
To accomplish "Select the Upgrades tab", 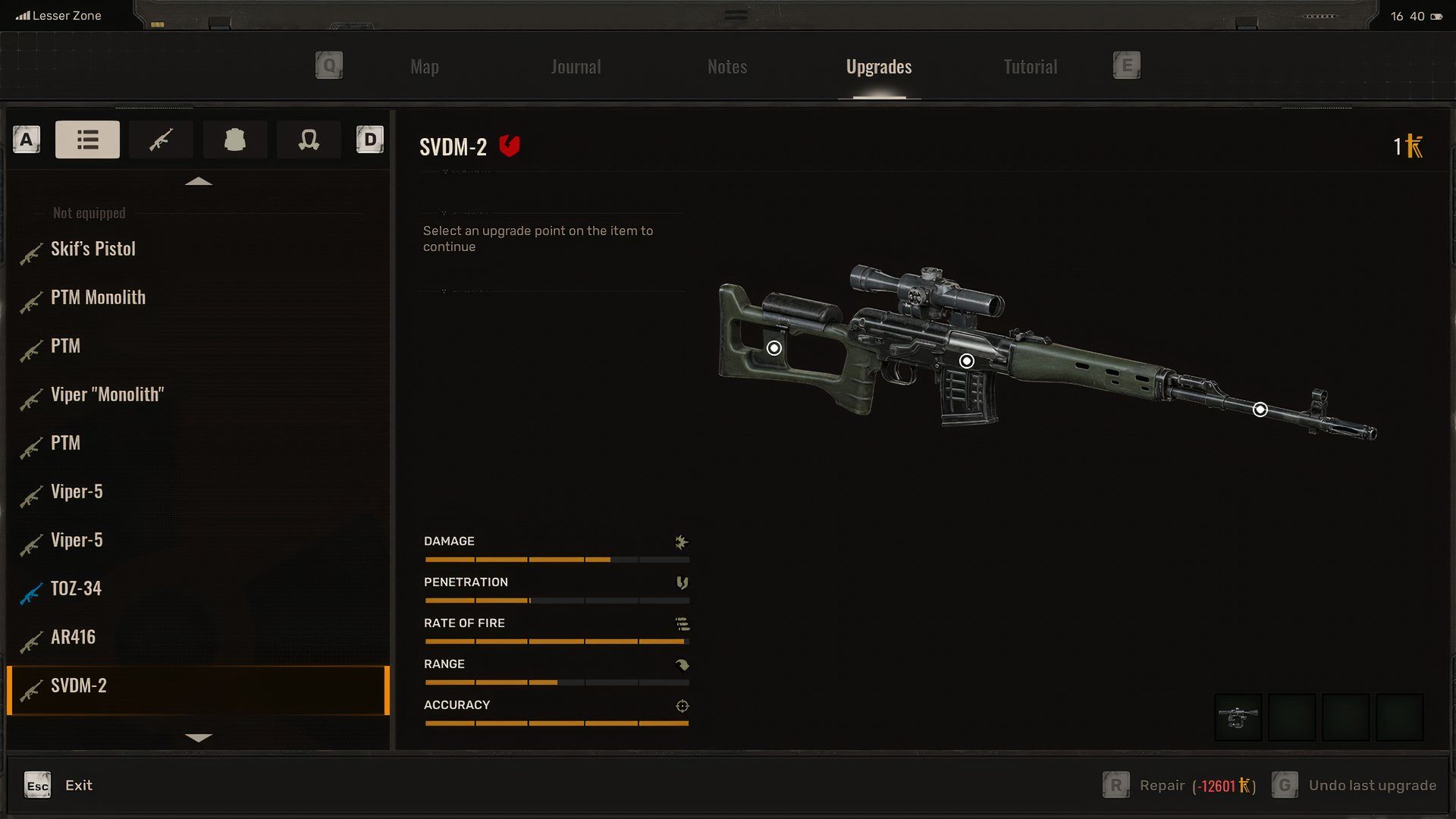I will click(x=878, y=67).
